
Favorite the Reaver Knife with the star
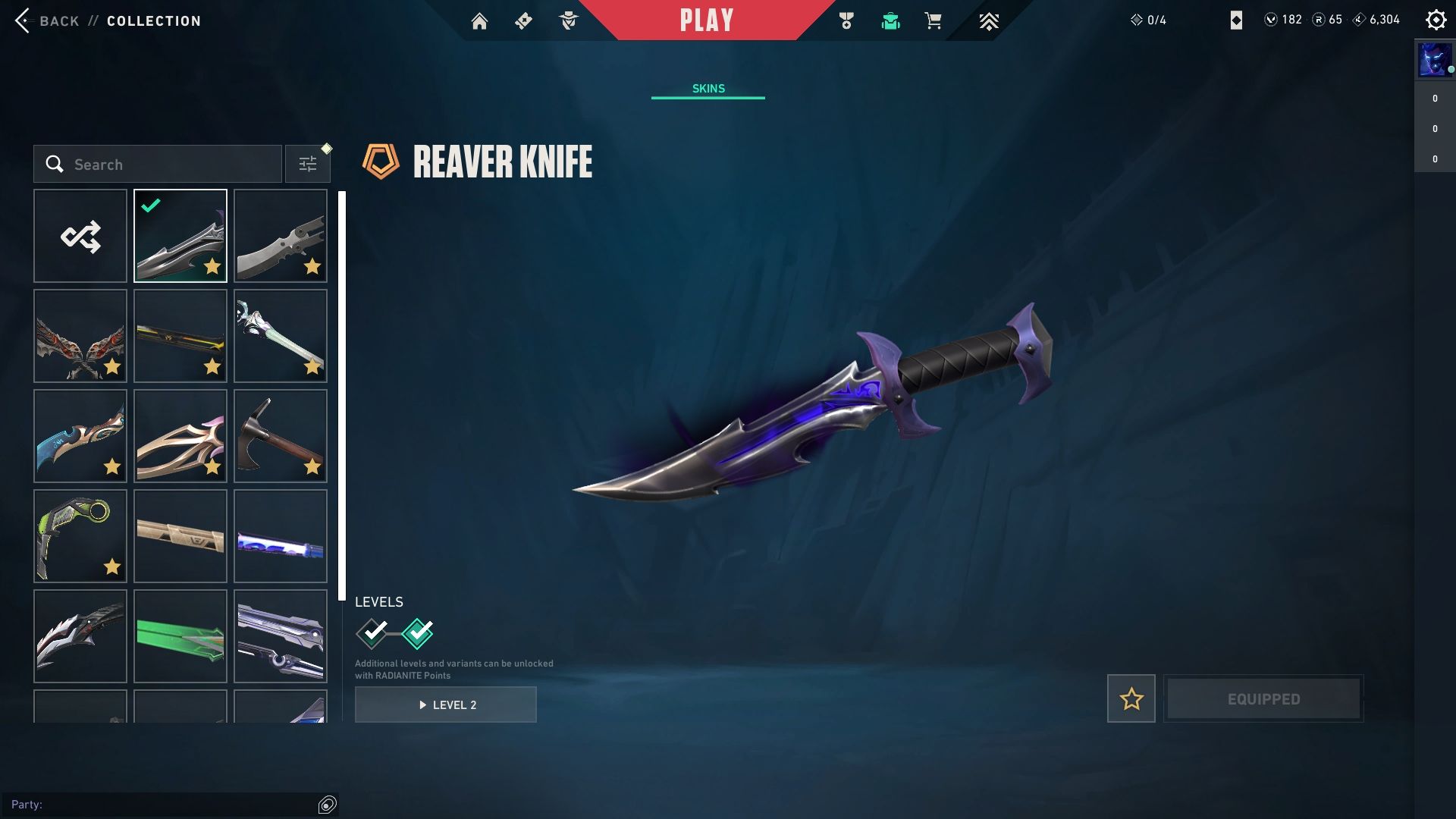1131,698
